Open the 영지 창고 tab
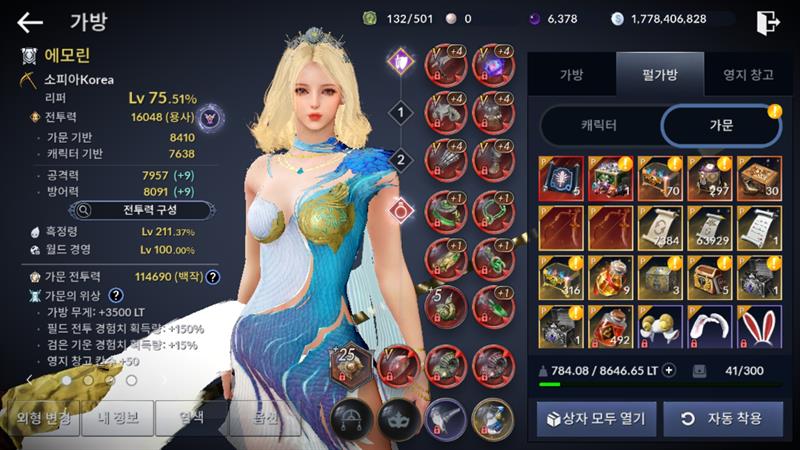Image resolution: width=800 pixels, height=450 pixels. 739,74
